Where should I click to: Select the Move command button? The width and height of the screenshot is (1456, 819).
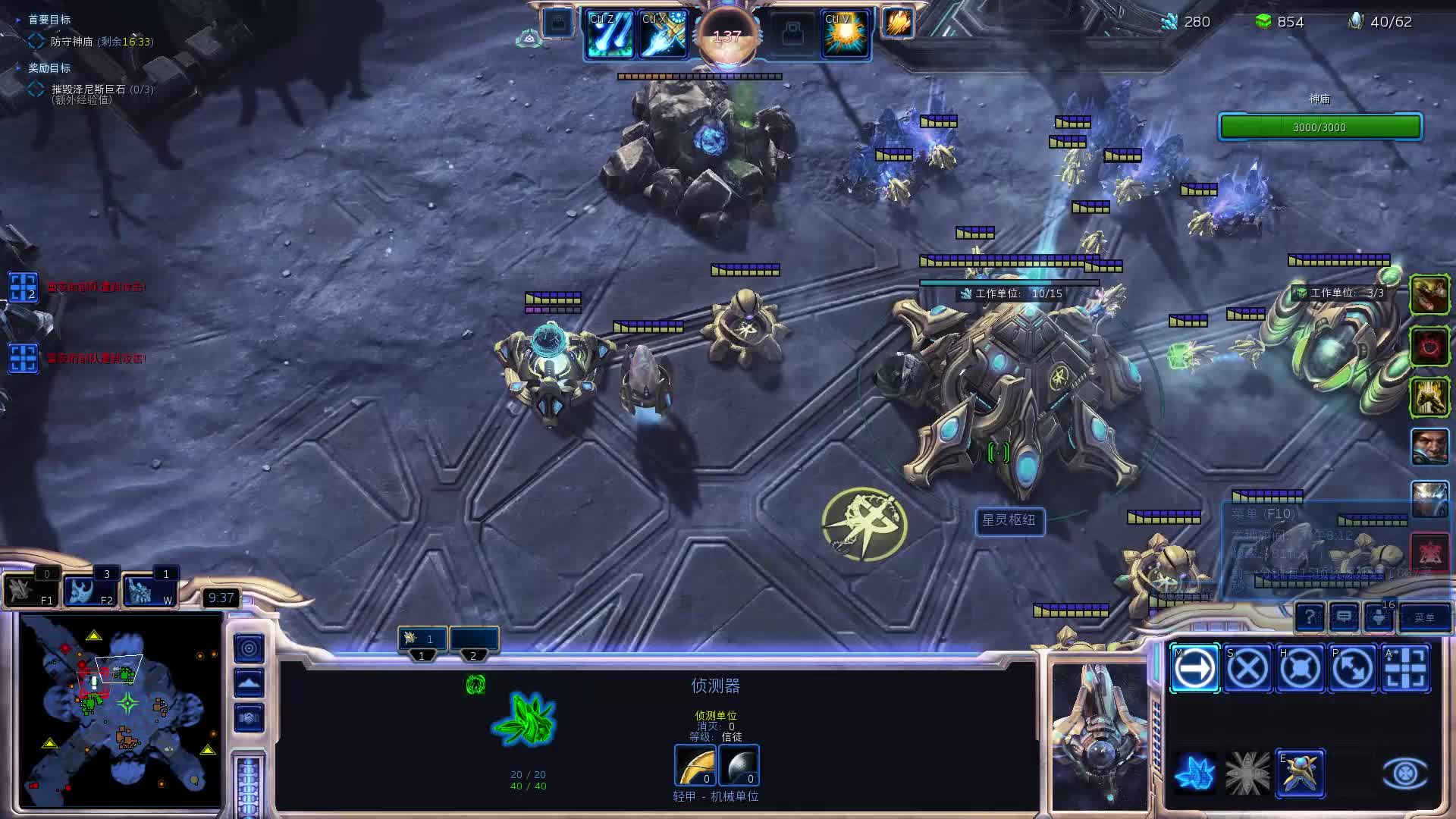click(x=1194, y=669)
